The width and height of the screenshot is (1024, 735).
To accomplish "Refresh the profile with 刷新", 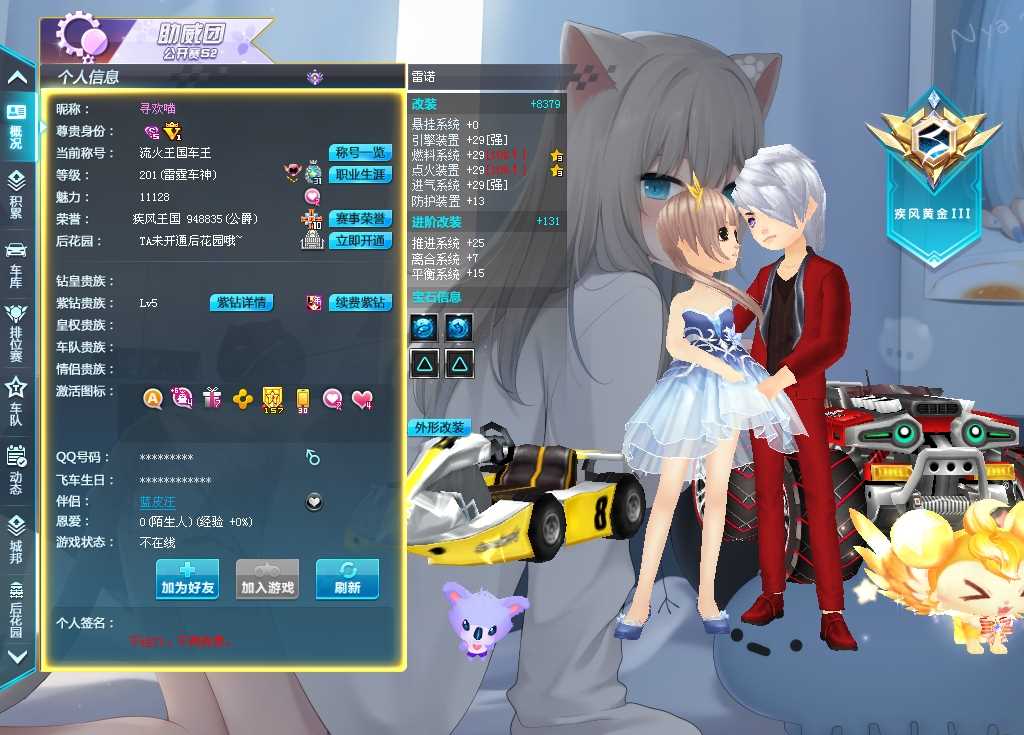I will pos(347,579).
